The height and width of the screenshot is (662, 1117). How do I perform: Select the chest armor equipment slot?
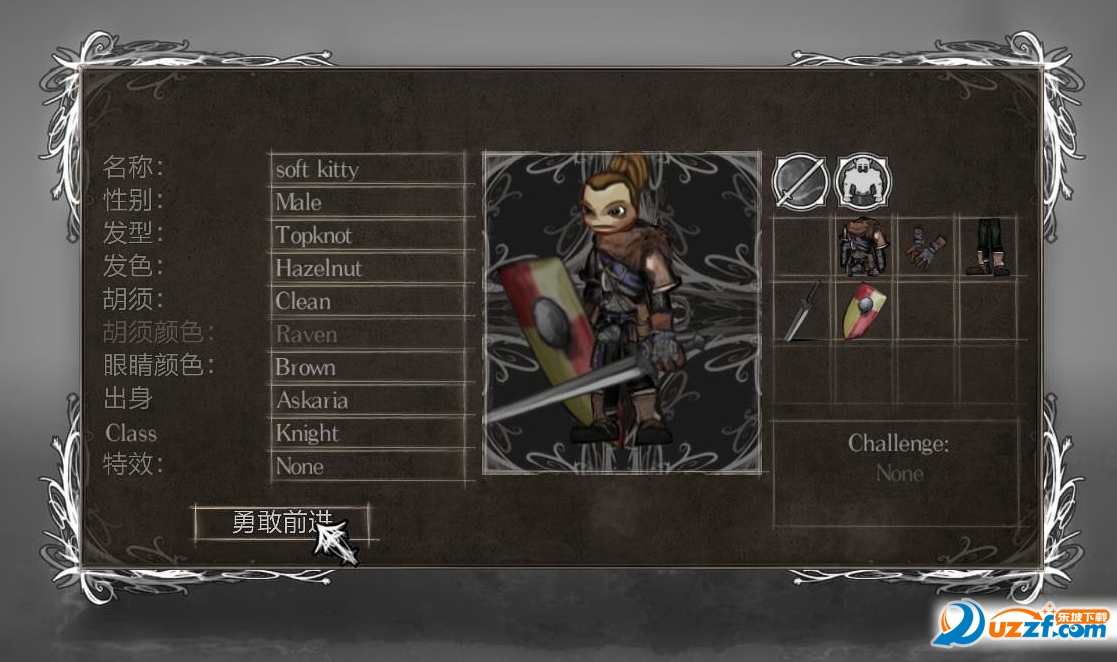click(863, 248)
